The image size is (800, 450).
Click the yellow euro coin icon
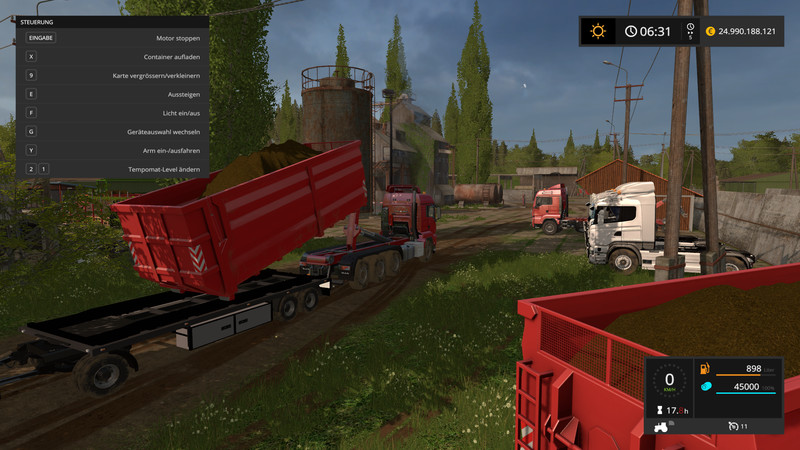(x=710, y=31)
